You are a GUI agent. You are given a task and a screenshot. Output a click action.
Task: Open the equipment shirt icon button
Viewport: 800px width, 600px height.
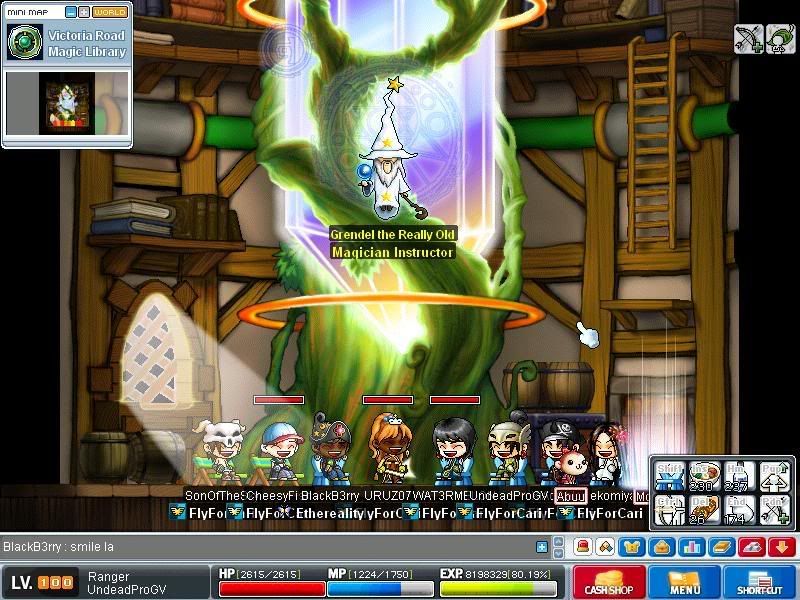point(632,547)
